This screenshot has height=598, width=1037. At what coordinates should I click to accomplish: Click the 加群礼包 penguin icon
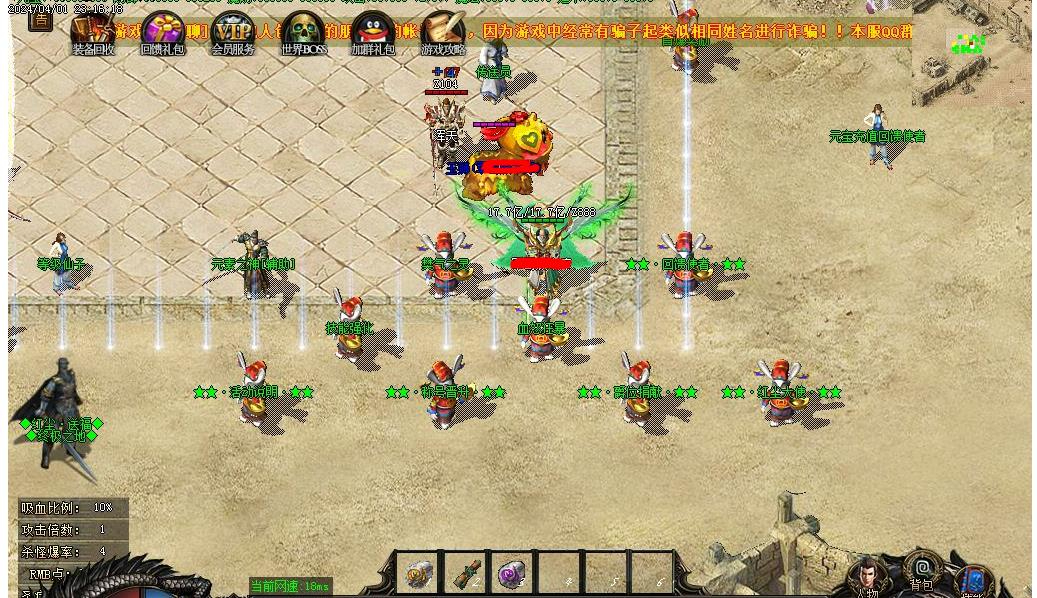tap(373, 31)
